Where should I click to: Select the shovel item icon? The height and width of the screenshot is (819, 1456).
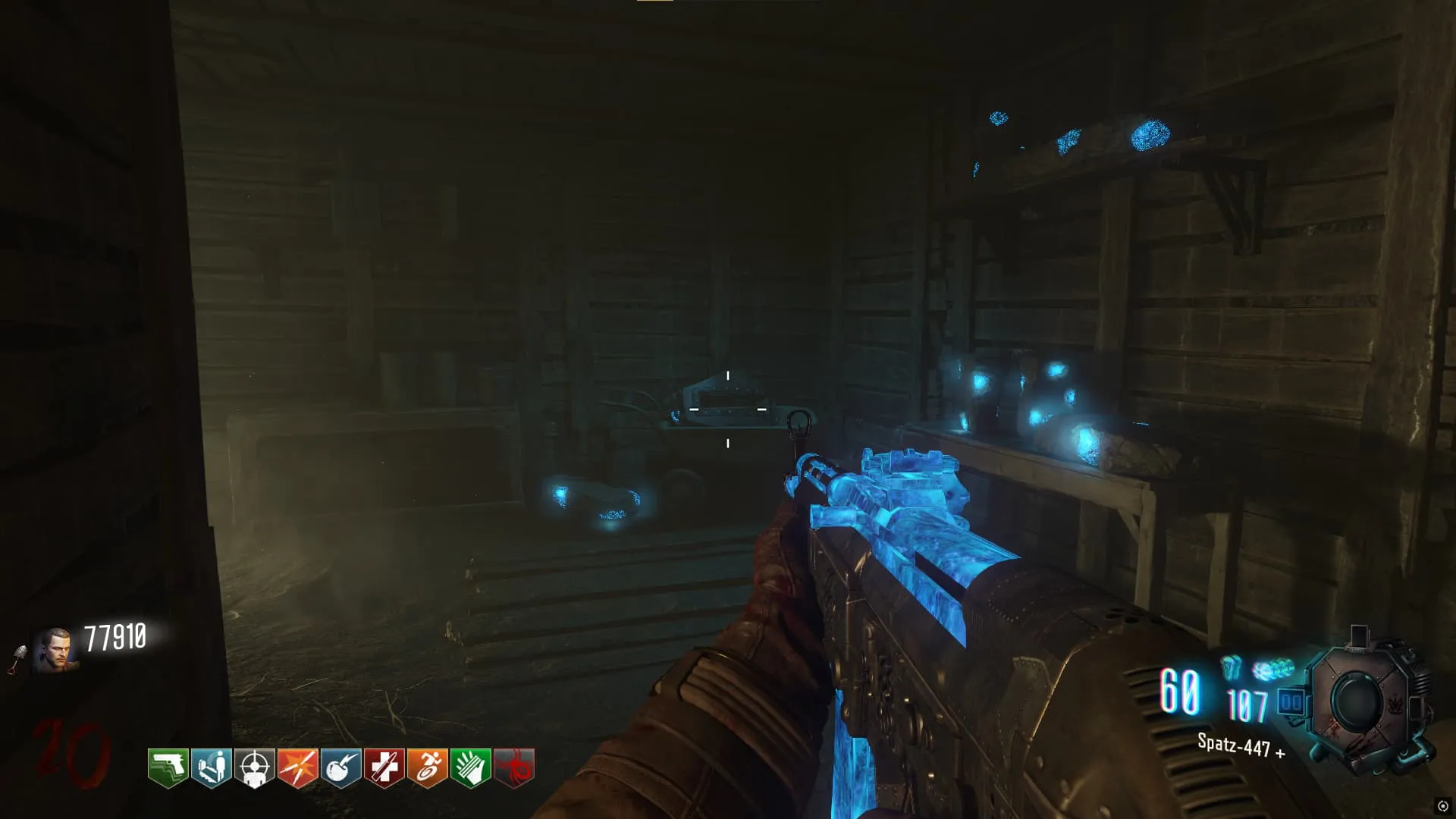[x=17, y=658]
